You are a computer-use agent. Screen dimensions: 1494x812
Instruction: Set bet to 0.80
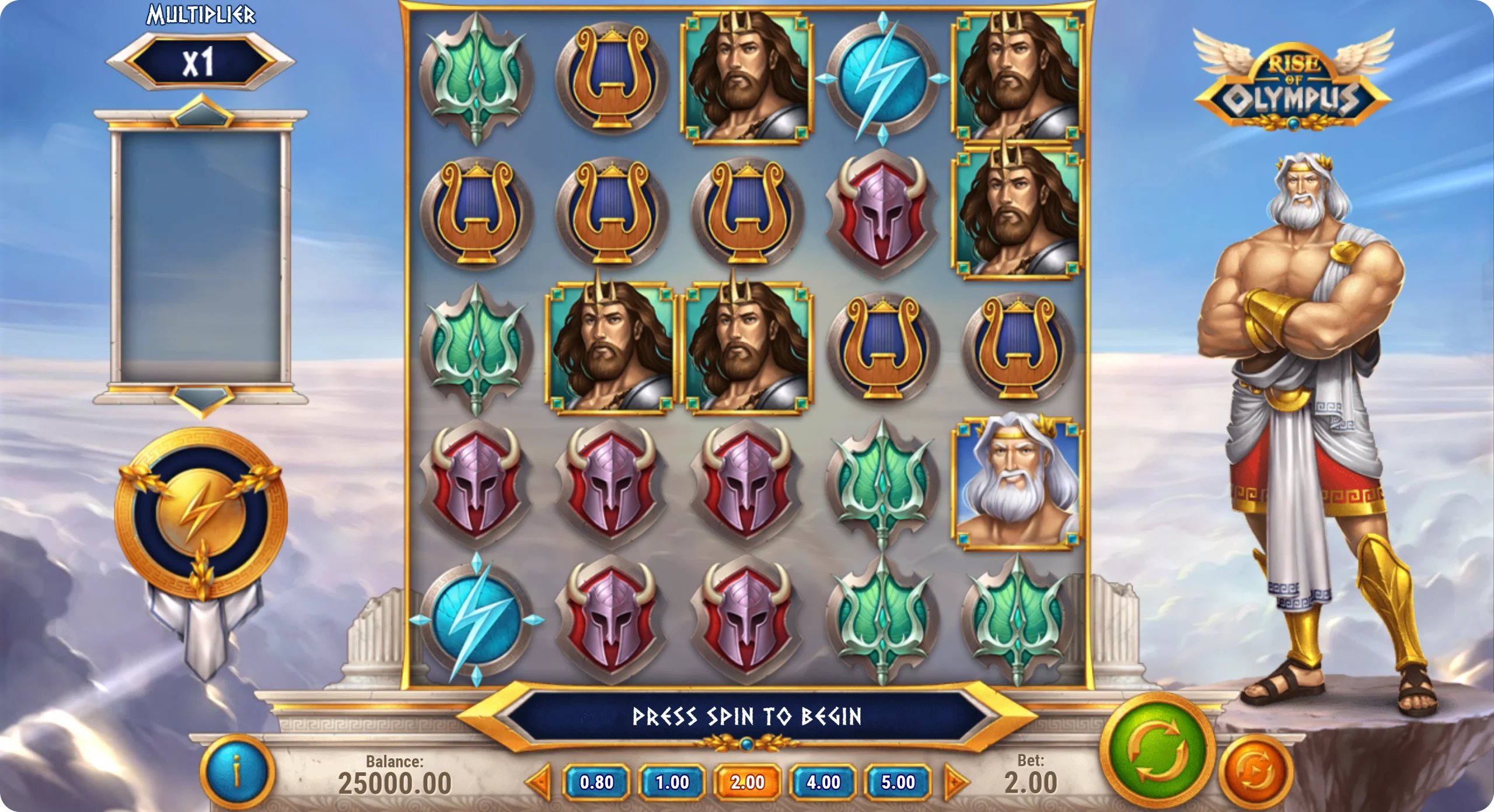coord(596,782)
